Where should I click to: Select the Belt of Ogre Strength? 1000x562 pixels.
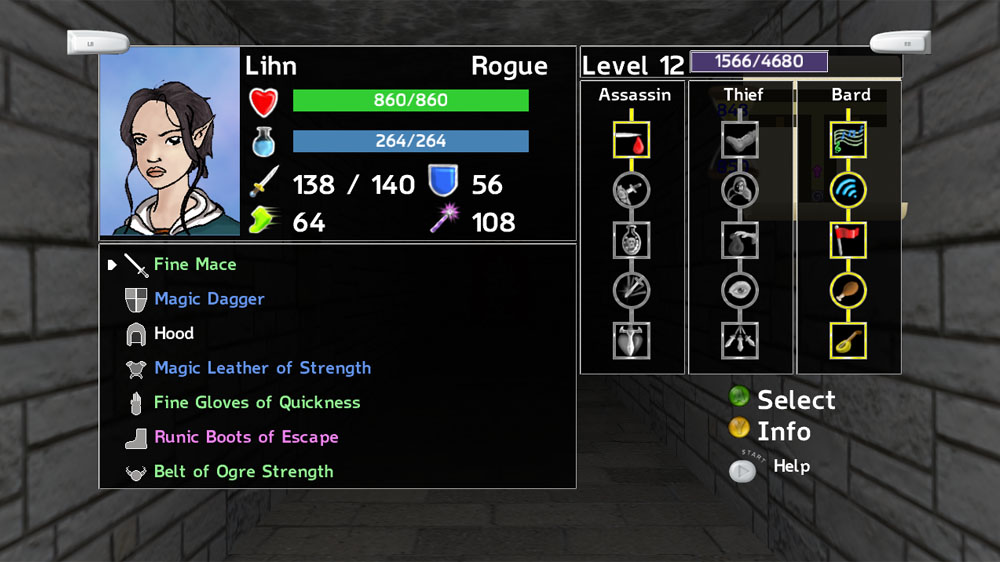(x=243, y=472)
